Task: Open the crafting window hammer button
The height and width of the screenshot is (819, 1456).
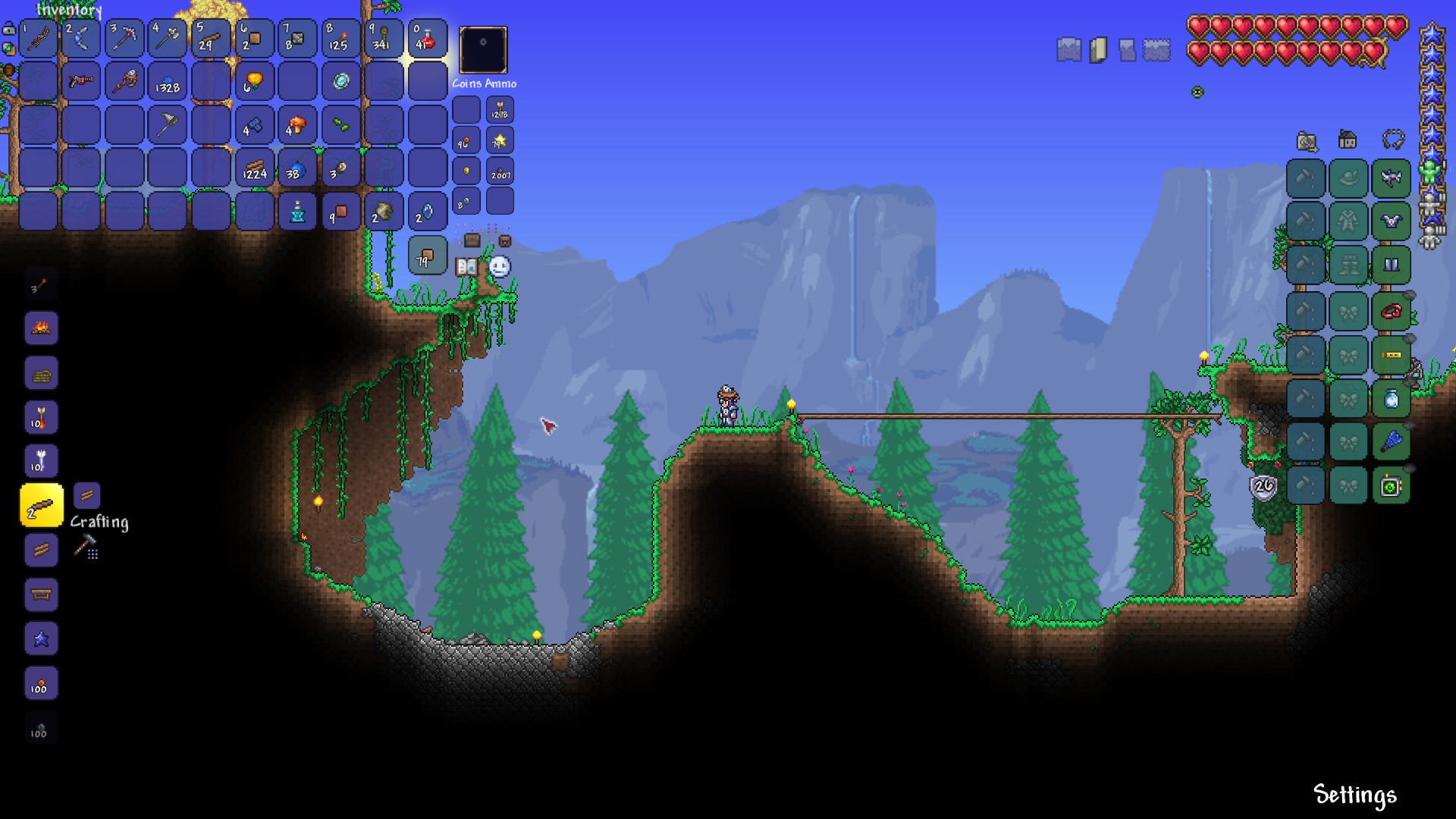Action: coord(85,545)
